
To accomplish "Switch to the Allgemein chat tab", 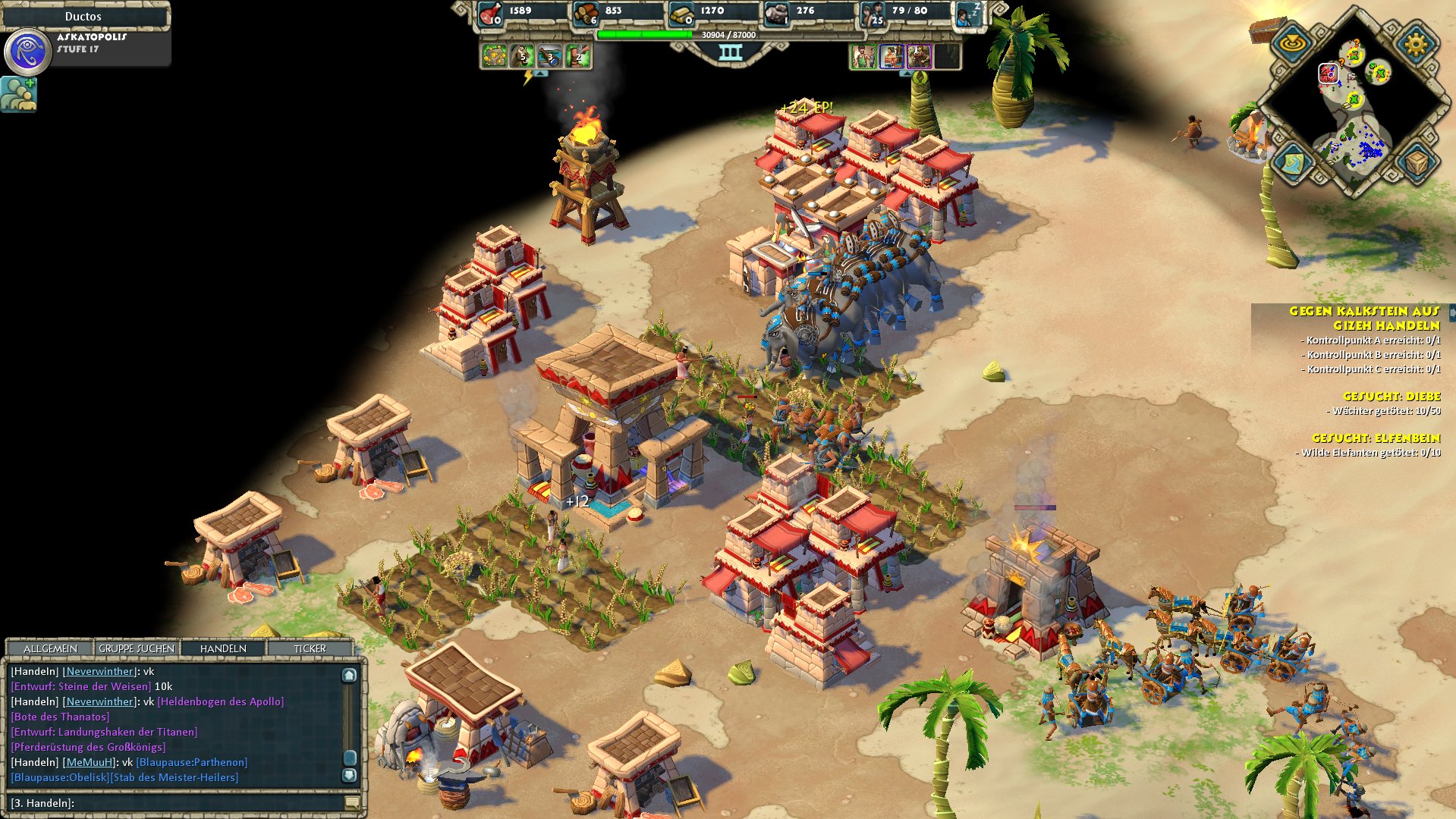I will click(x=50, y=648).
